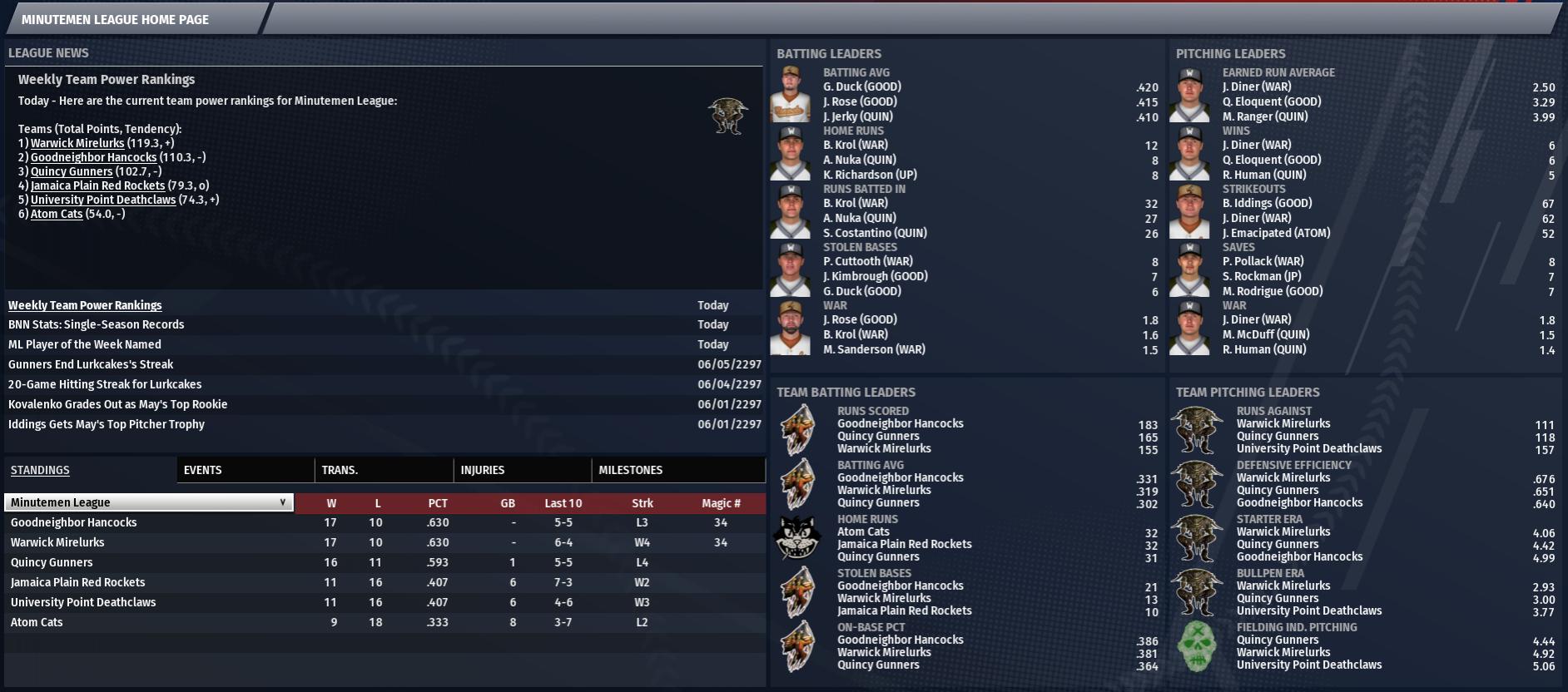
Task: Open ERA leader J. Diner (WAR)
Action: point(1257,86)
